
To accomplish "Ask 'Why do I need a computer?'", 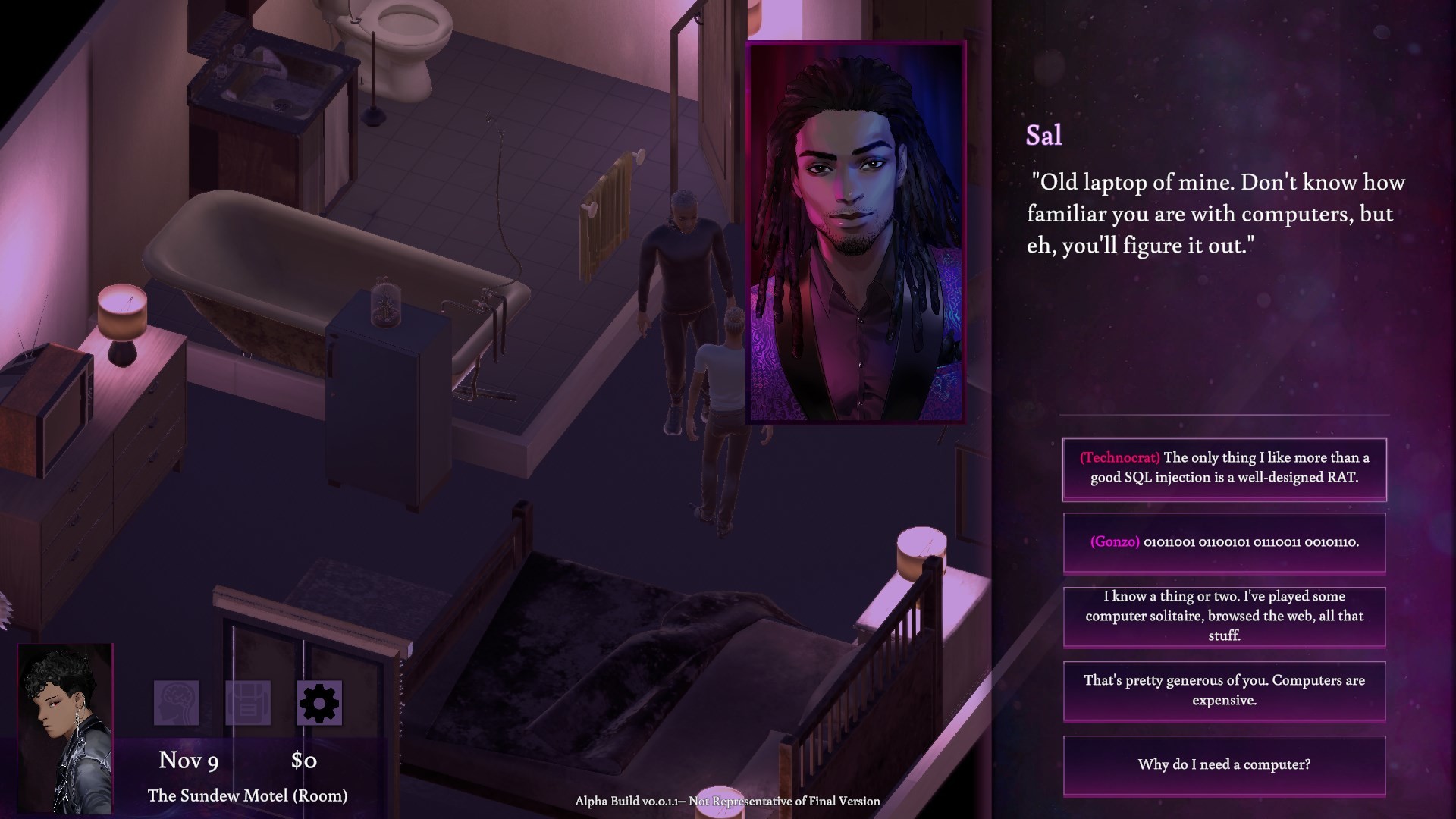I will click(x=1224, y=765).
